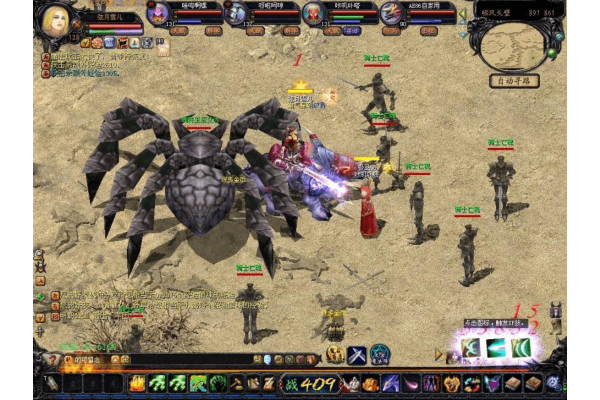Click the blue gear icon at hotbar end
This screenshot has width=600, height=400.
click(556, 383)
